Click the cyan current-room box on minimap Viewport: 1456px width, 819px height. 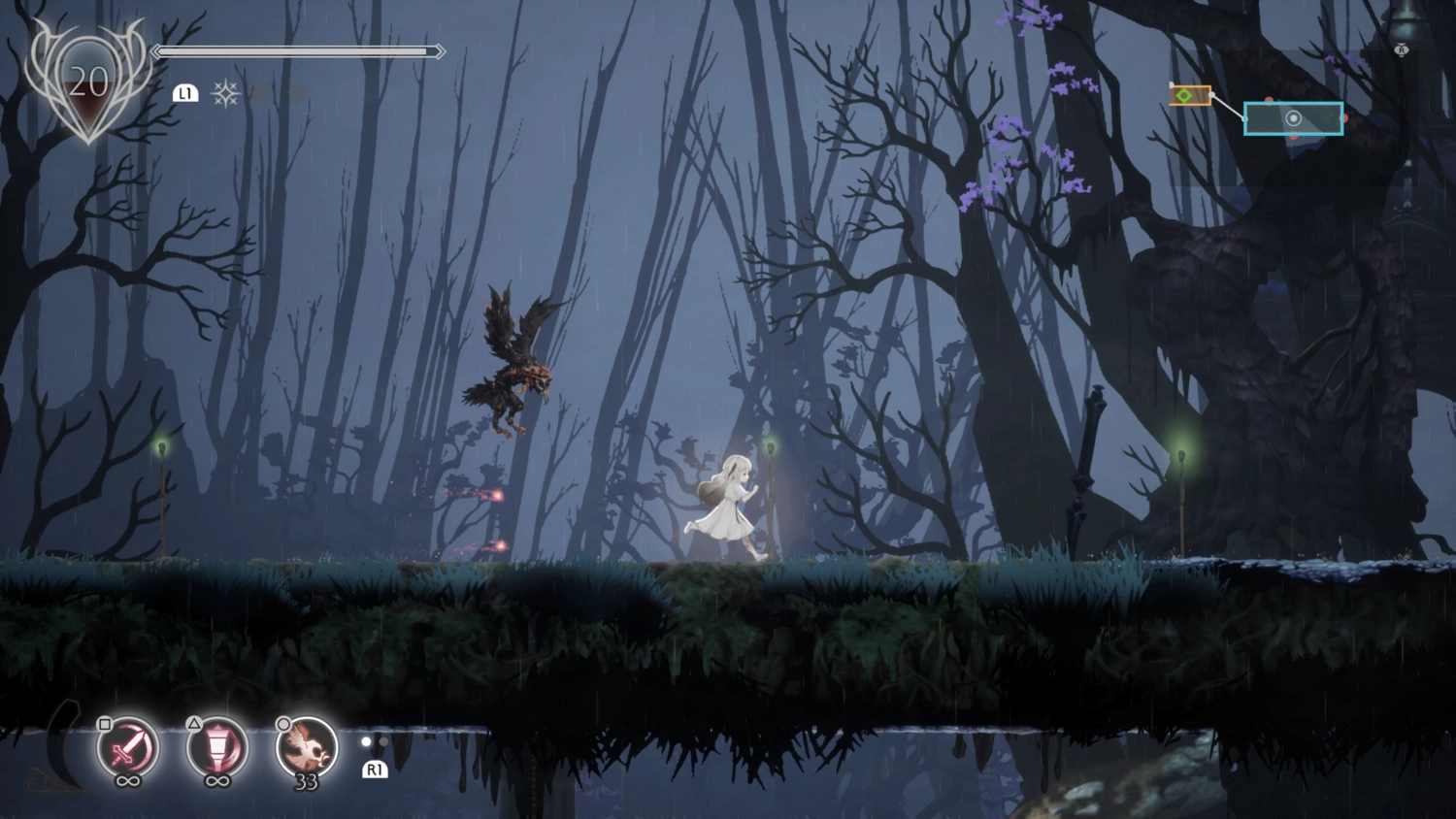click(1320, 118)
